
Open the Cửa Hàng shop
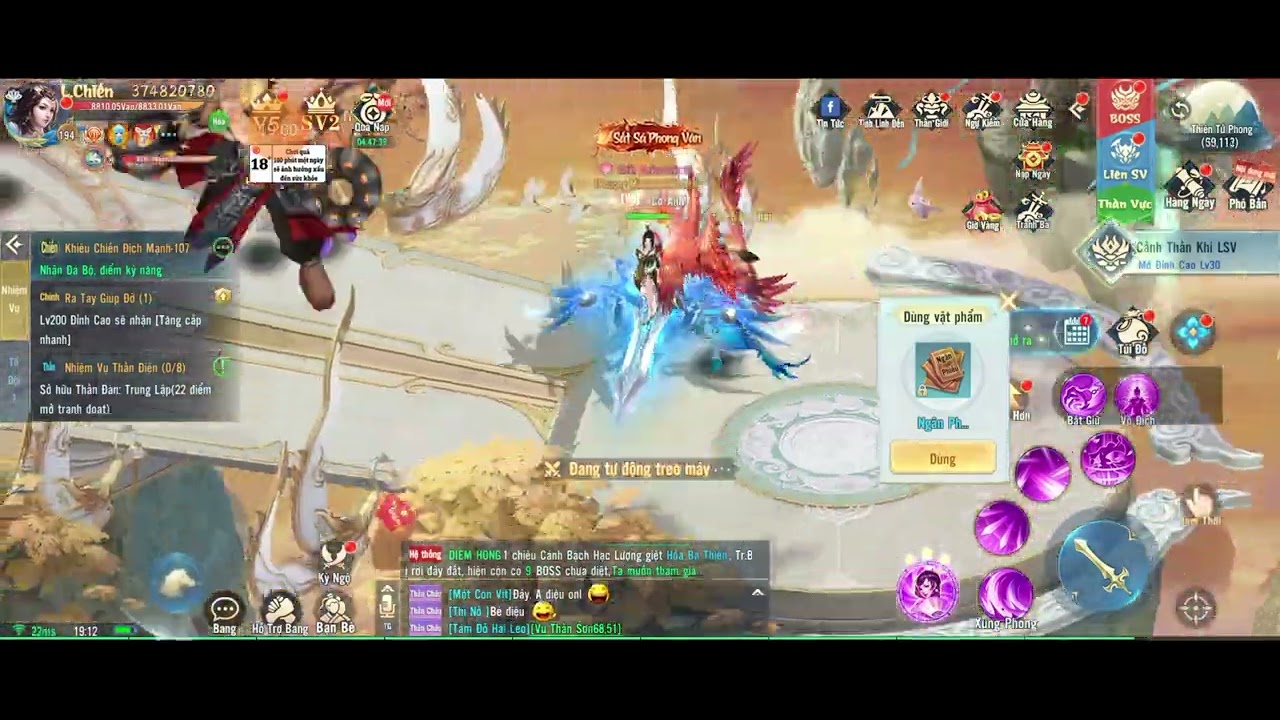pyautogui.click(x=1032, y=108)
